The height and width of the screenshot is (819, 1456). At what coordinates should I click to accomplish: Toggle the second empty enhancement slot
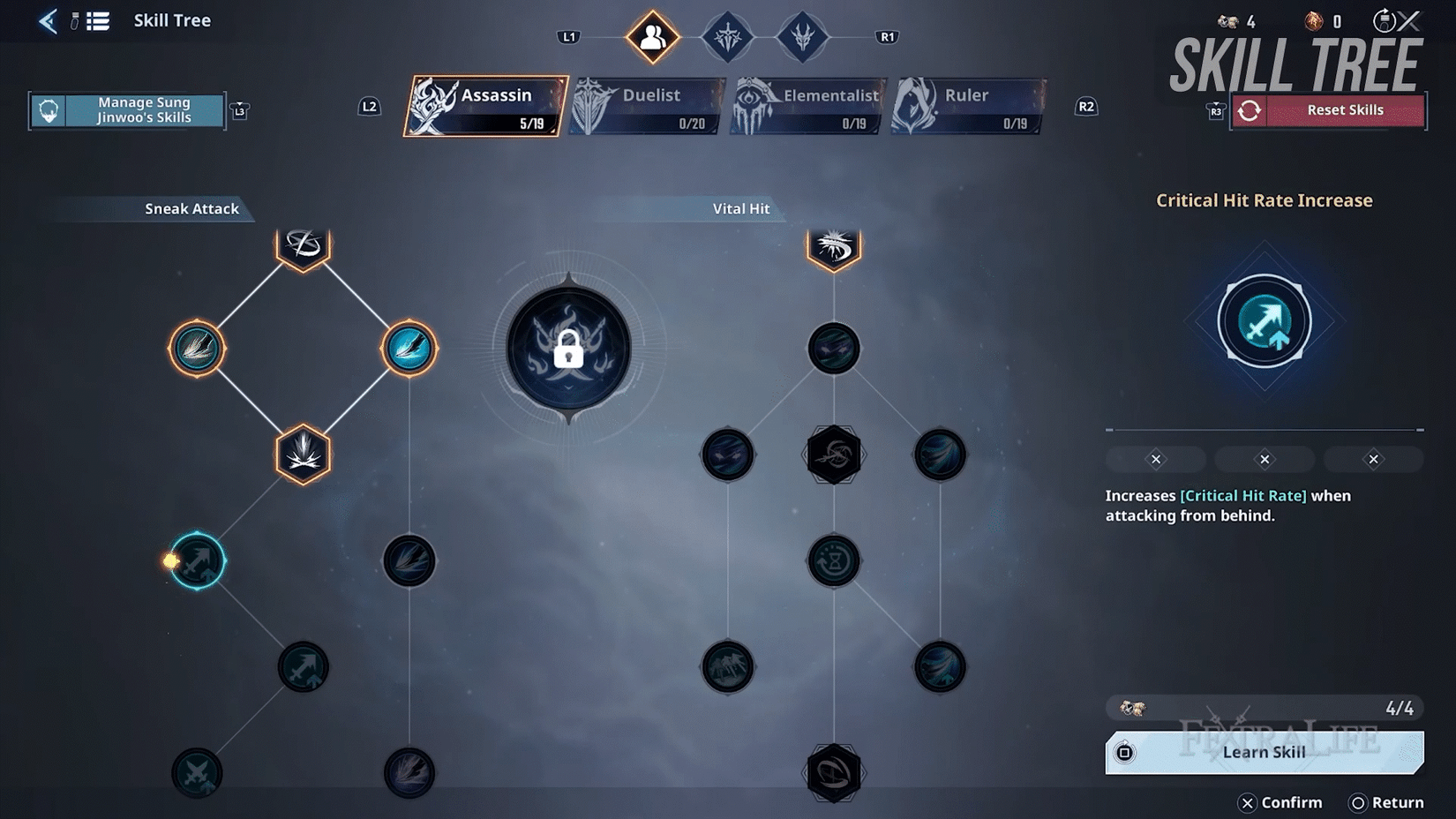[x=1264, y=459]
